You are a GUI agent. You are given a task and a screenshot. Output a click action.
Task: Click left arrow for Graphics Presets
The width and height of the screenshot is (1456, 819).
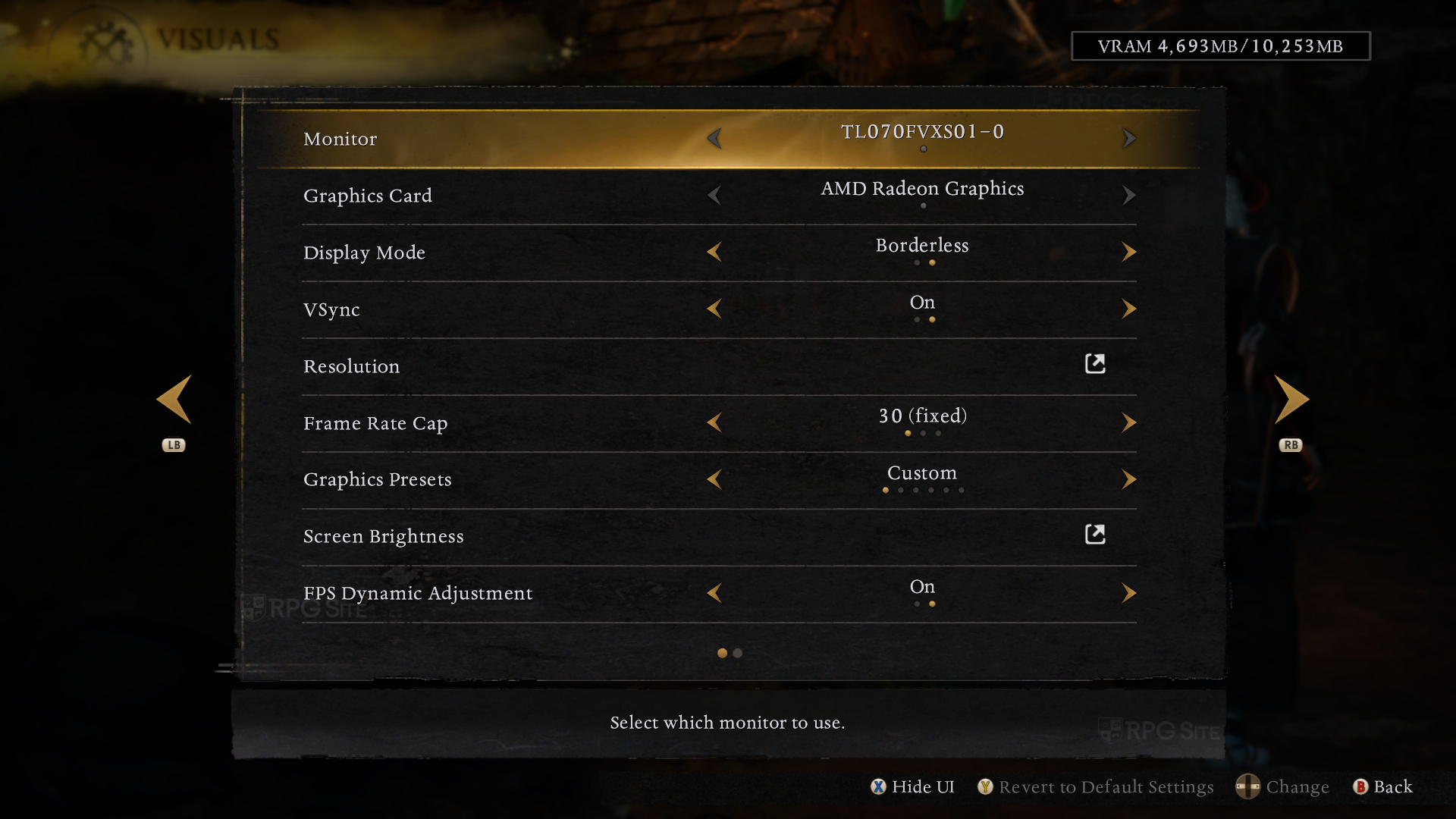714,479
